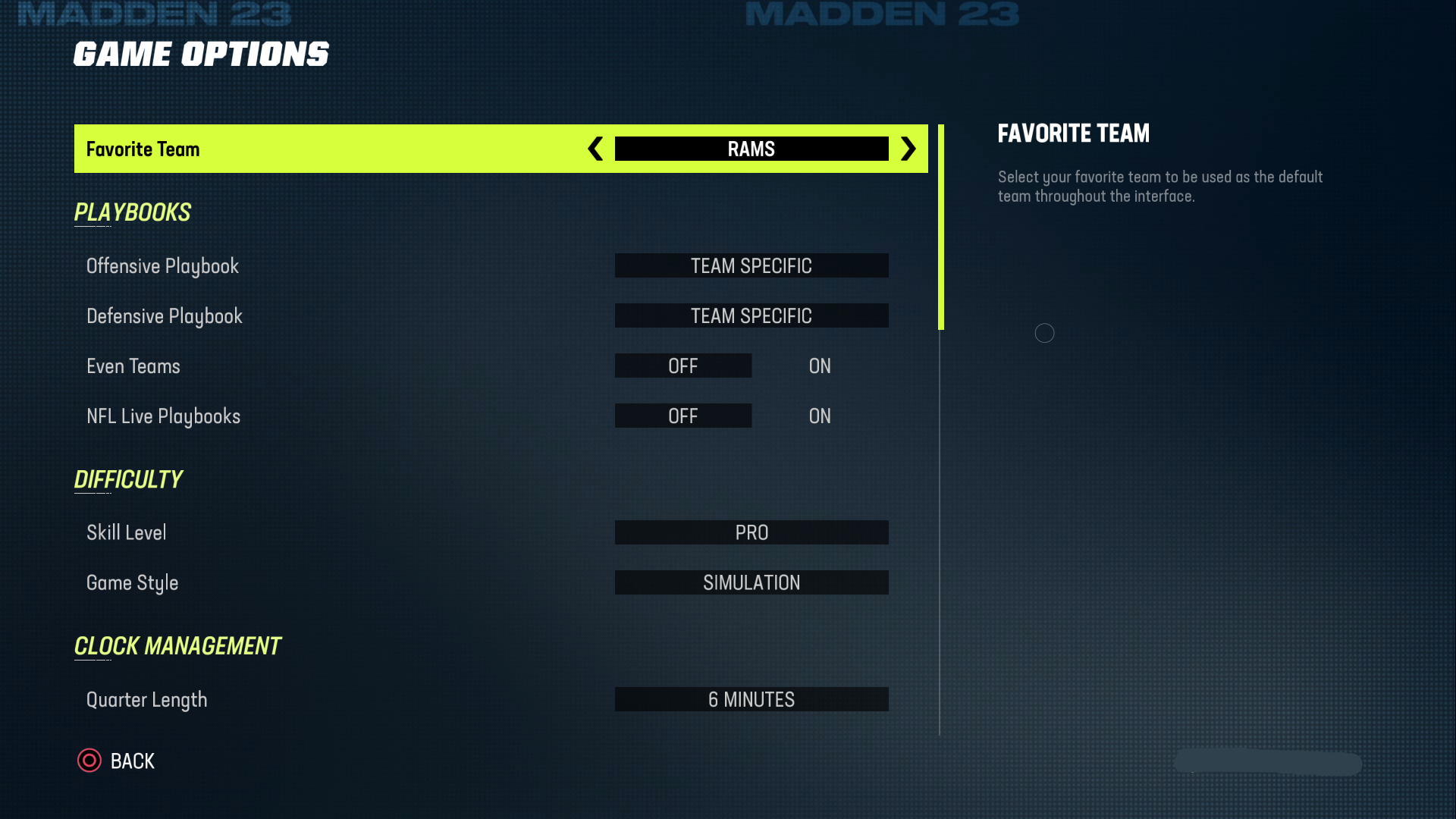Open the Game Style SIMULATION setting
The width and height of the screenshot is (1456, 819).
(752, 582)
